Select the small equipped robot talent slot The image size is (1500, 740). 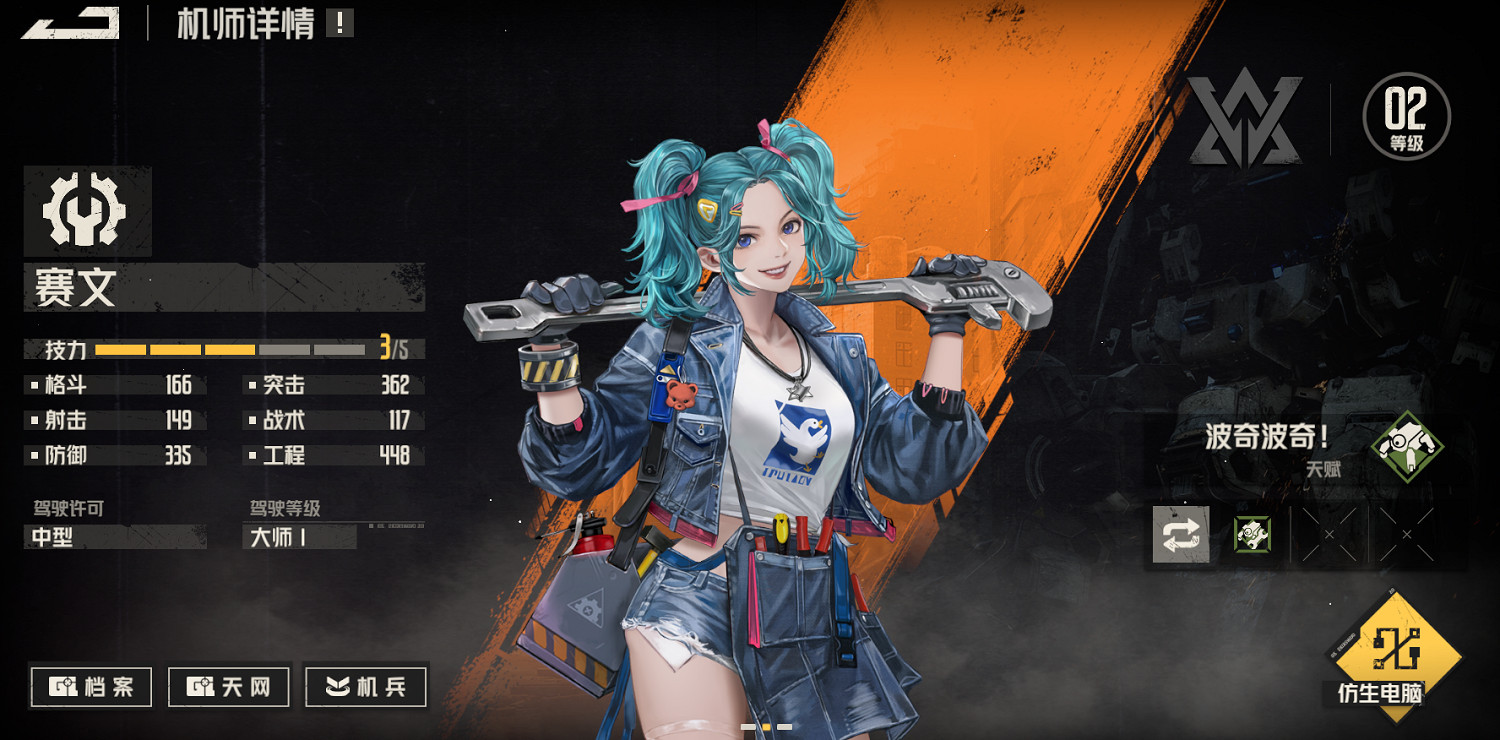click(x=1252, y=535)
